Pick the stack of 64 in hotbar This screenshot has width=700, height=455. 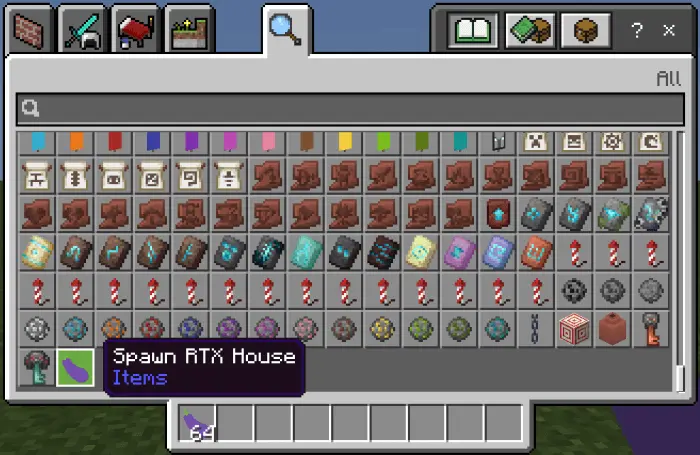(199, 426)
